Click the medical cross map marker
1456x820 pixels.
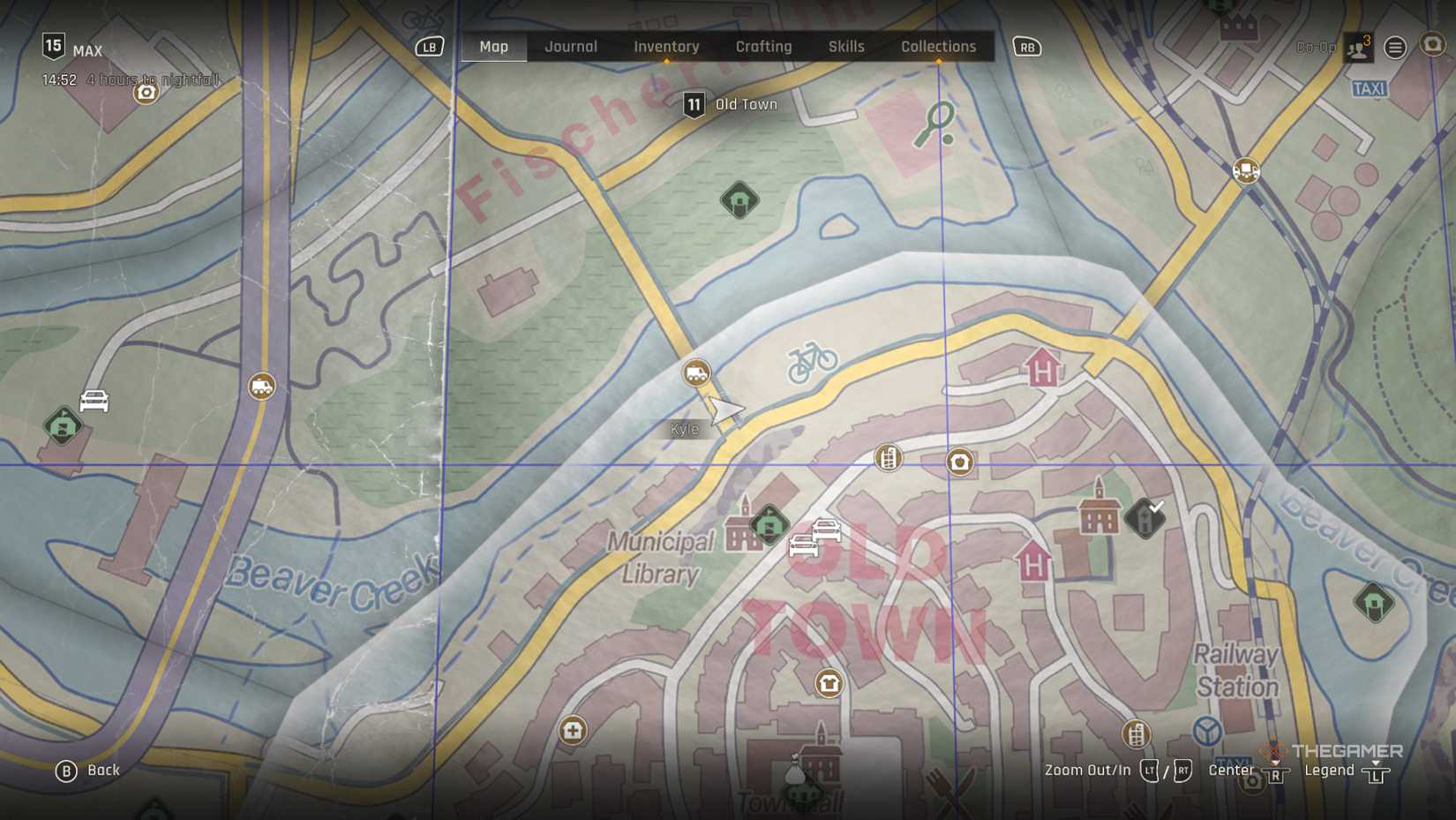(x=573, y=730)
